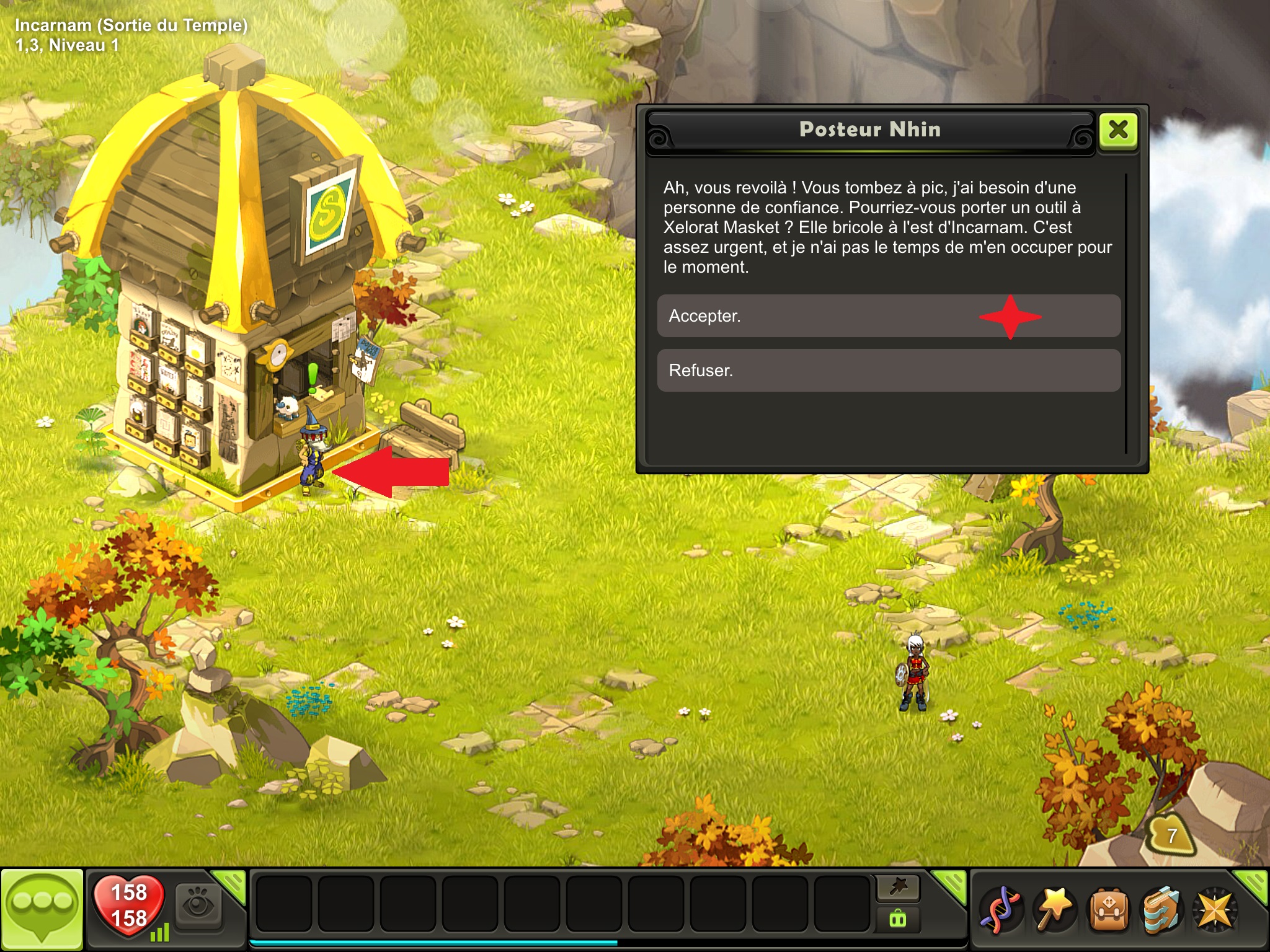Choose the Refuser dialogue option

click(888, 371)
